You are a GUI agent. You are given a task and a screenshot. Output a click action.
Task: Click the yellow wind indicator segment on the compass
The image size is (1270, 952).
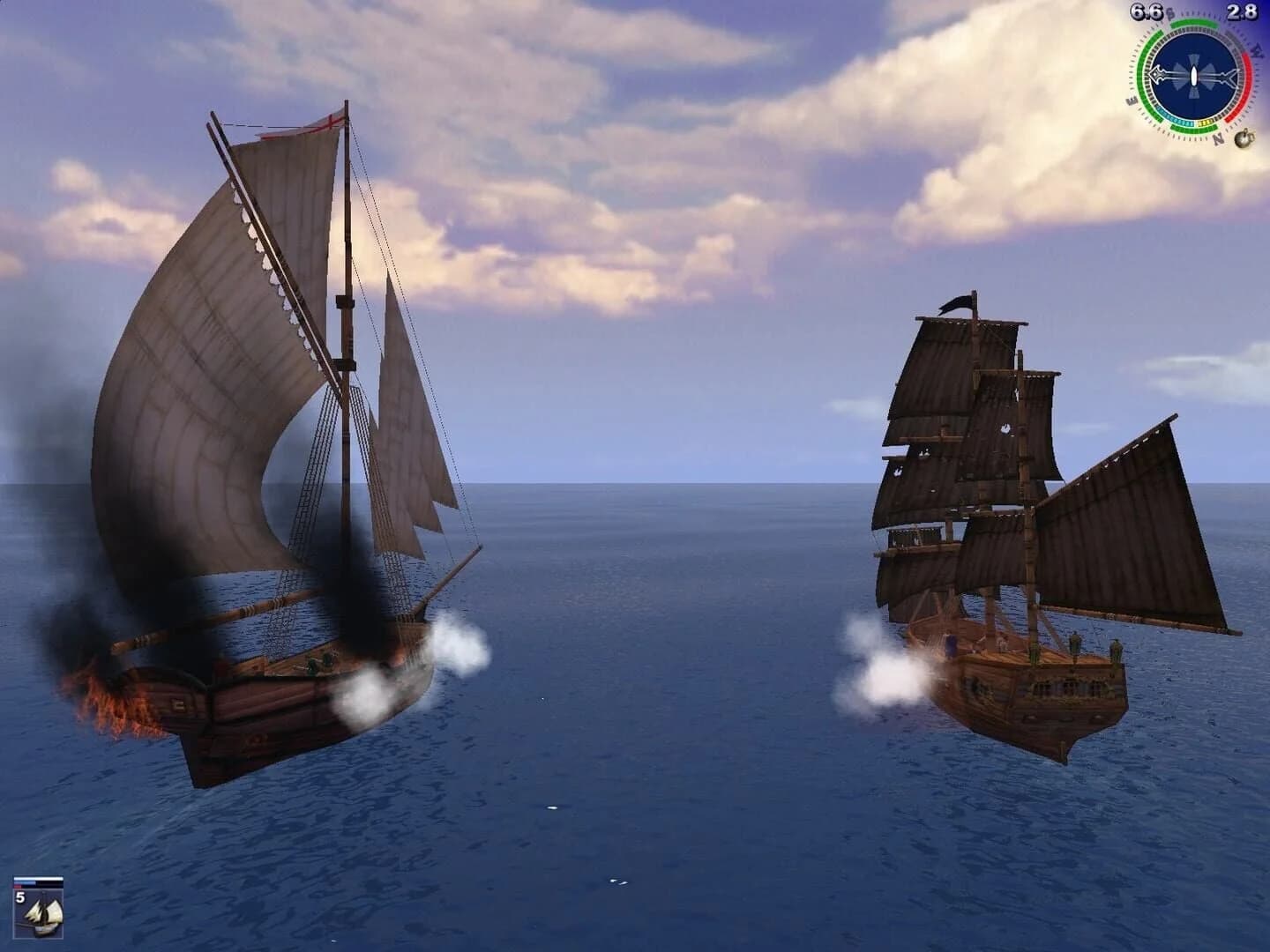[1206, 123]
